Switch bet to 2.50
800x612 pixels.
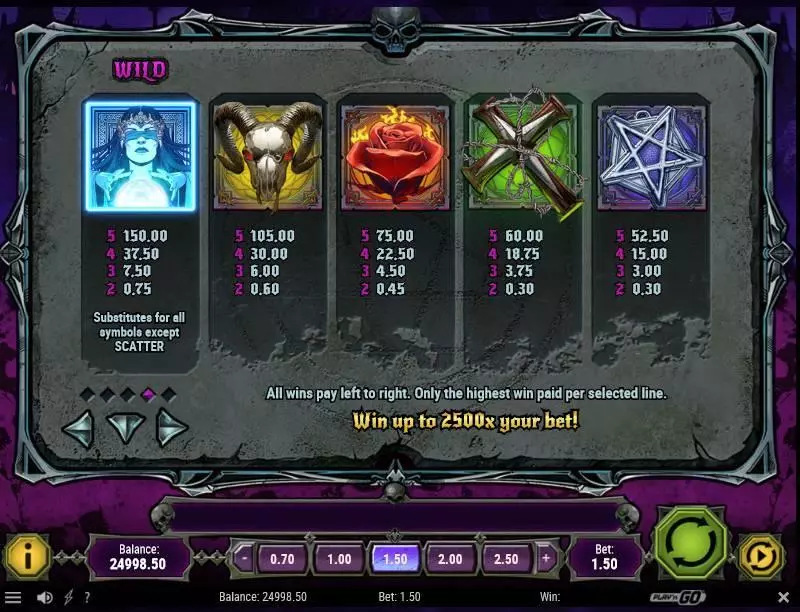(x=507, y=559)
